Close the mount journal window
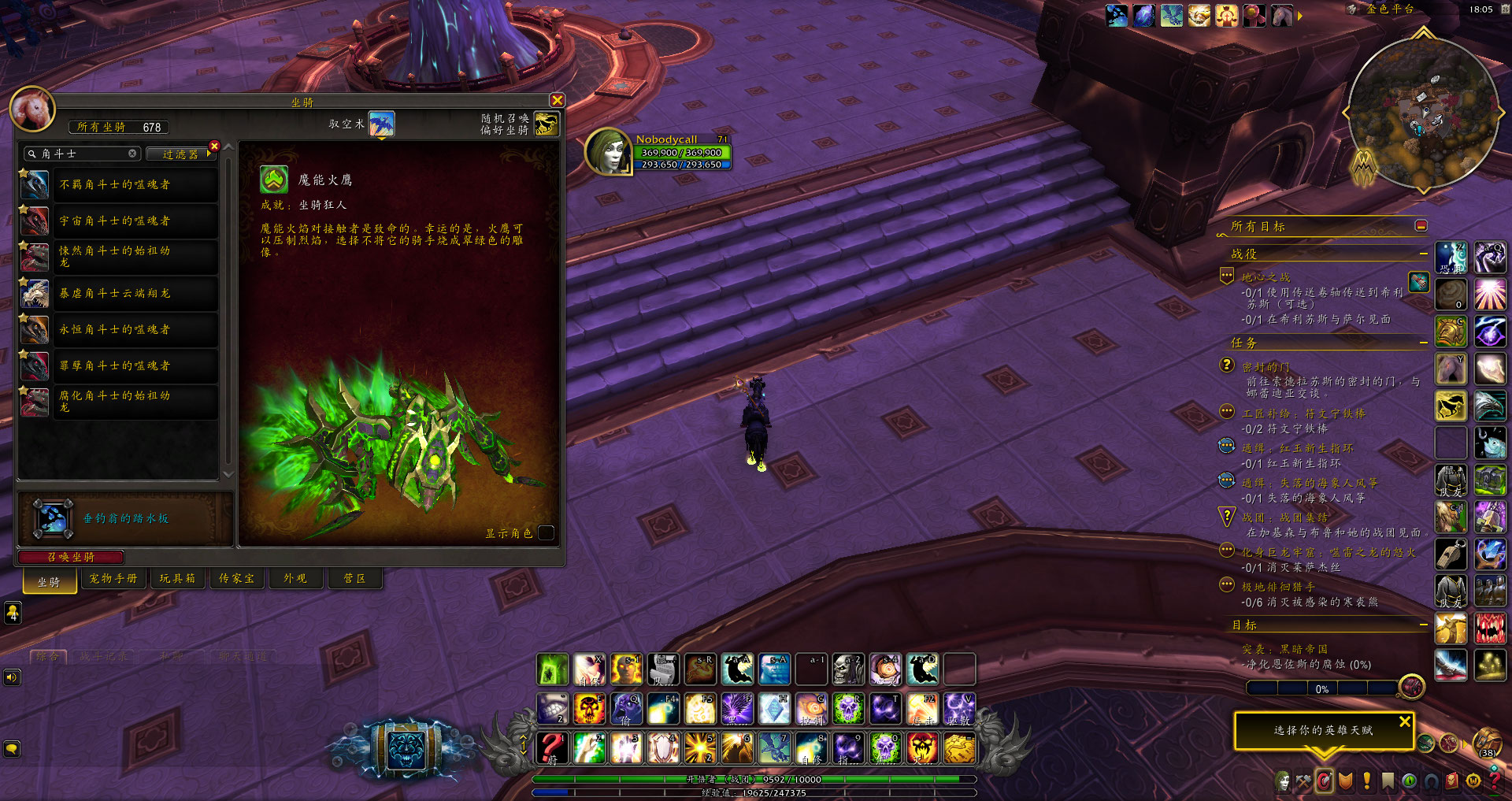 tap(557, 100)
